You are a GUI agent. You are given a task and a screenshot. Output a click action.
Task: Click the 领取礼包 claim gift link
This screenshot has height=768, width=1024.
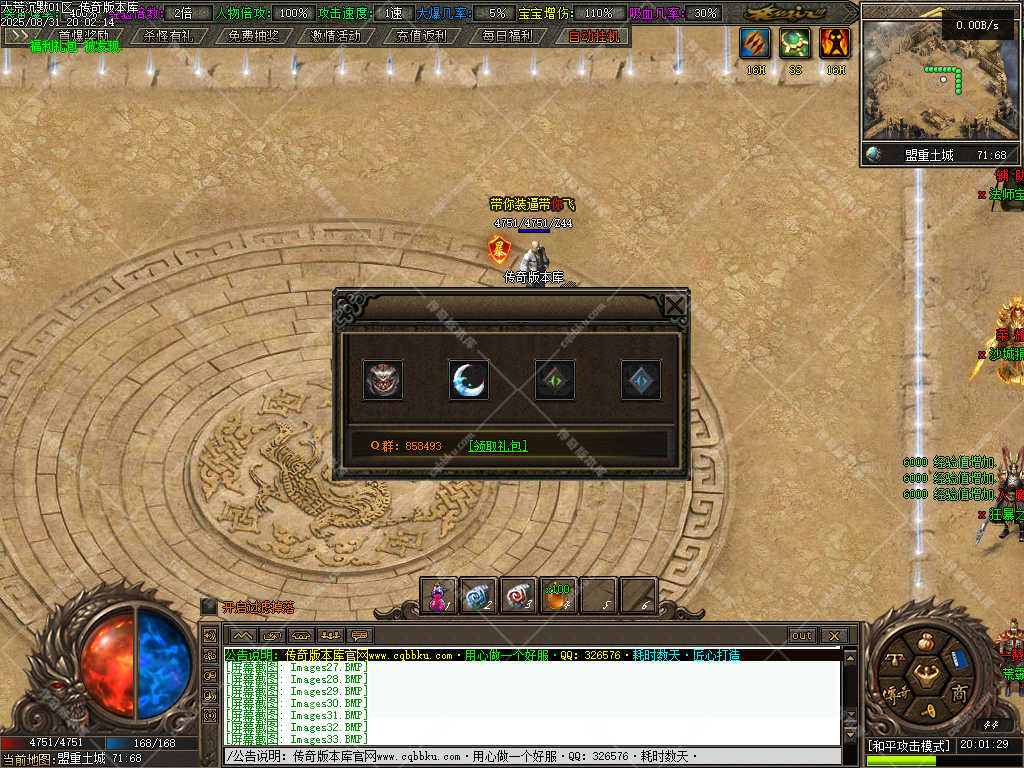point(497,446)
